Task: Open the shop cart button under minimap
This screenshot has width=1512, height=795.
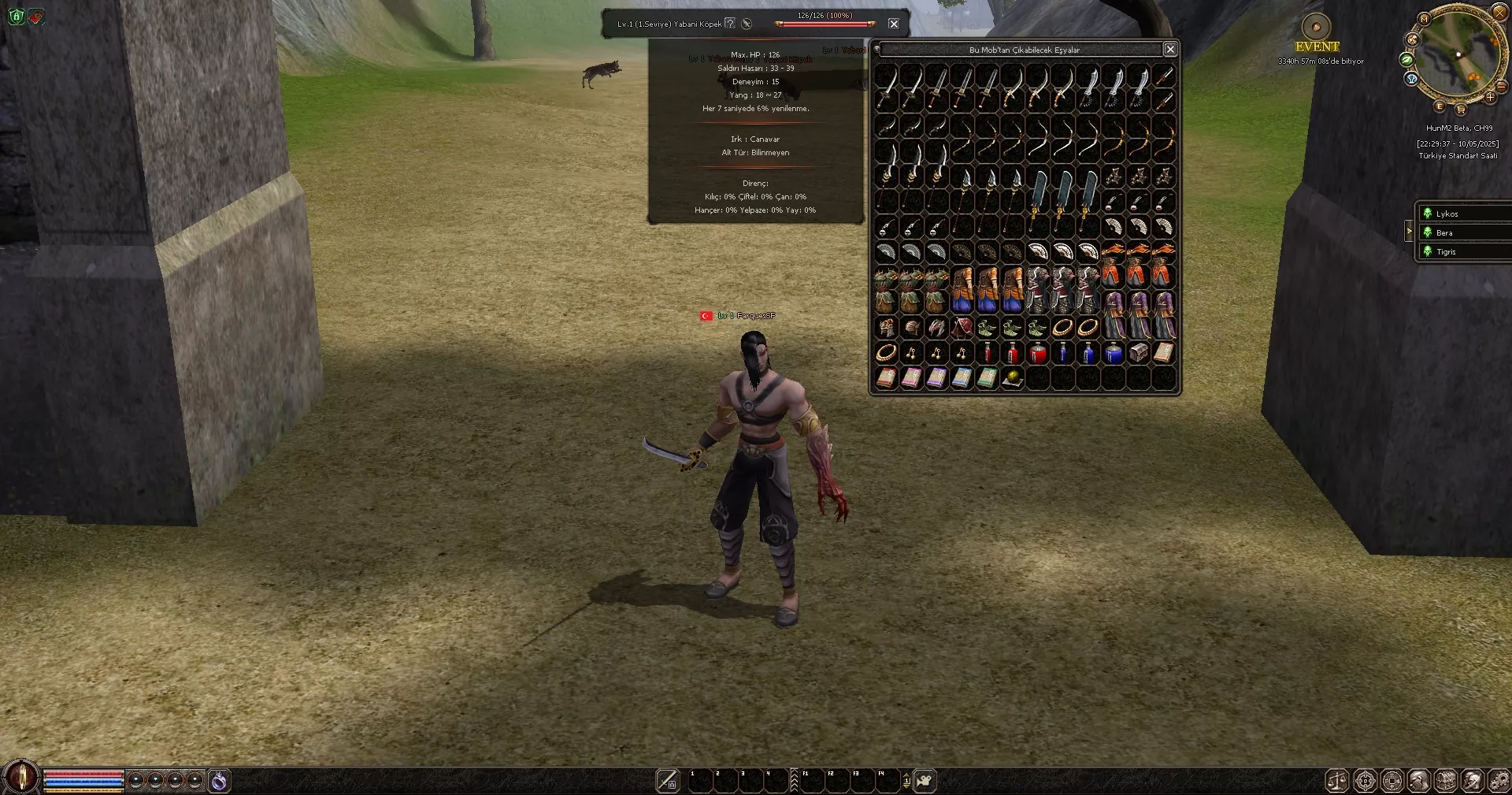Action: click(1461, 110)
